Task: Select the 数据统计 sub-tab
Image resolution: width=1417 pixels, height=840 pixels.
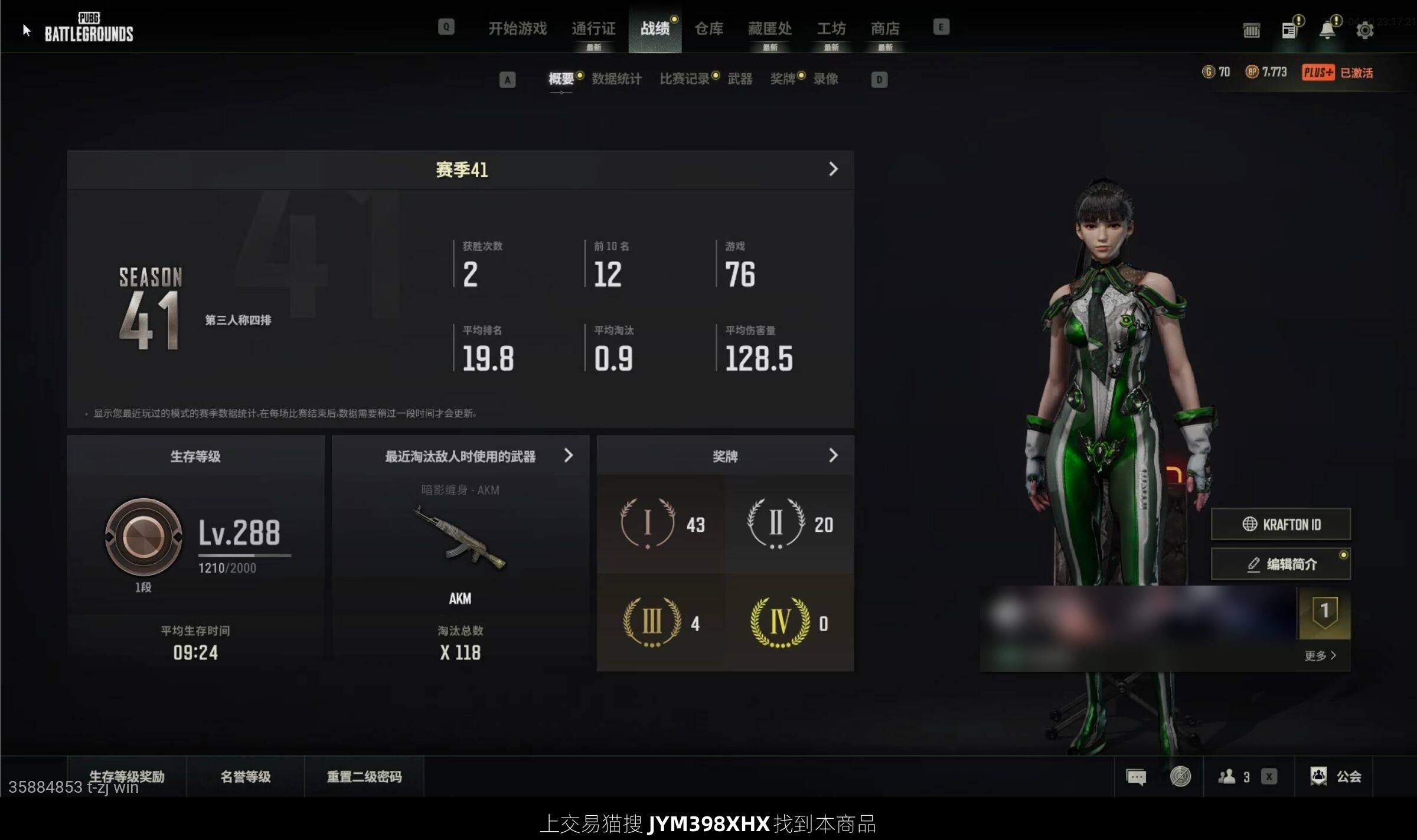Action: pos(616,79)
